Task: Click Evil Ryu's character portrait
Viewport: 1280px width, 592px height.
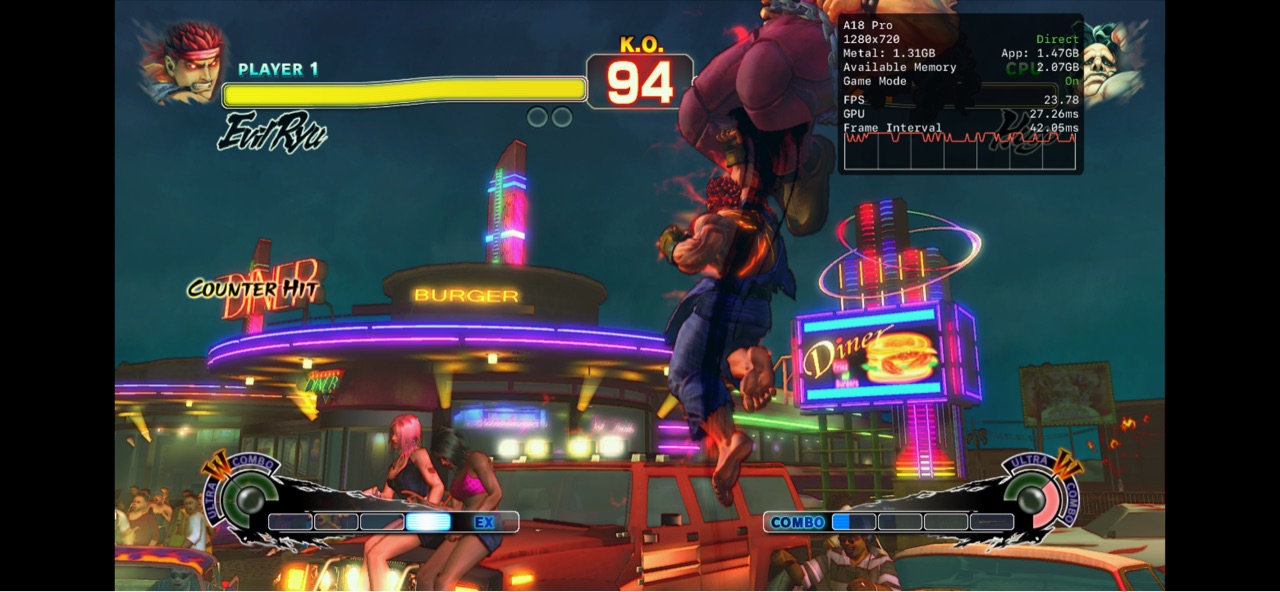Action: (x=183, y=64)
